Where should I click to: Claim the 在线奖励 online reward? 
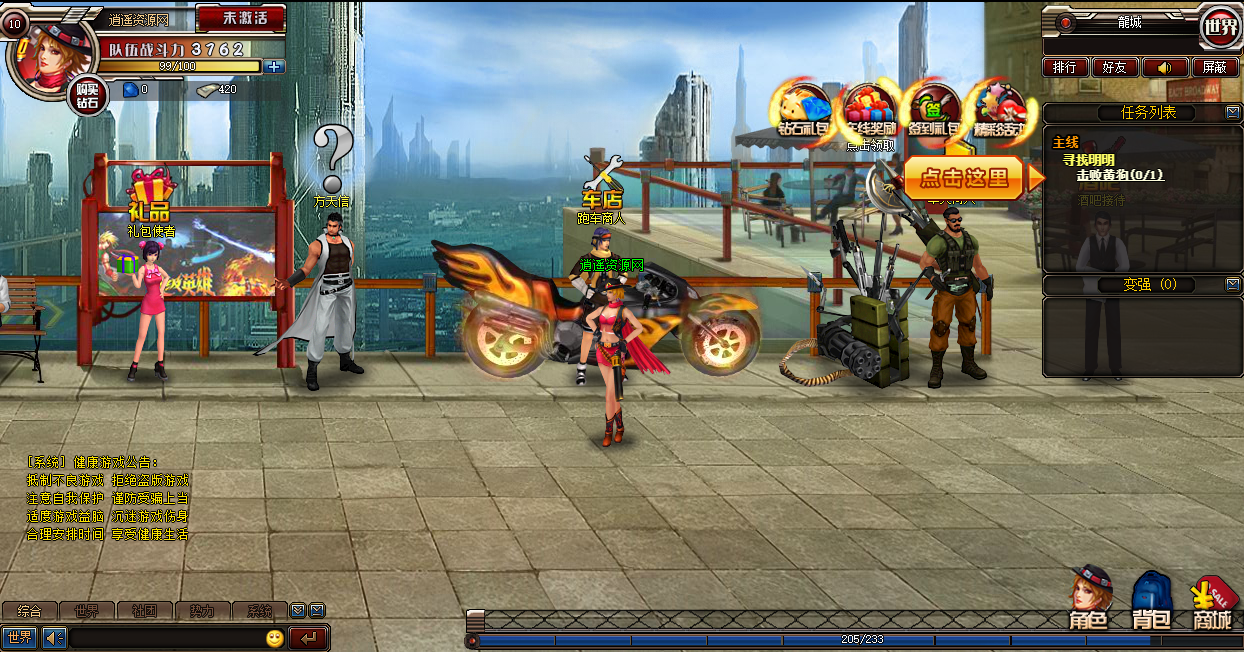point(869,110)
